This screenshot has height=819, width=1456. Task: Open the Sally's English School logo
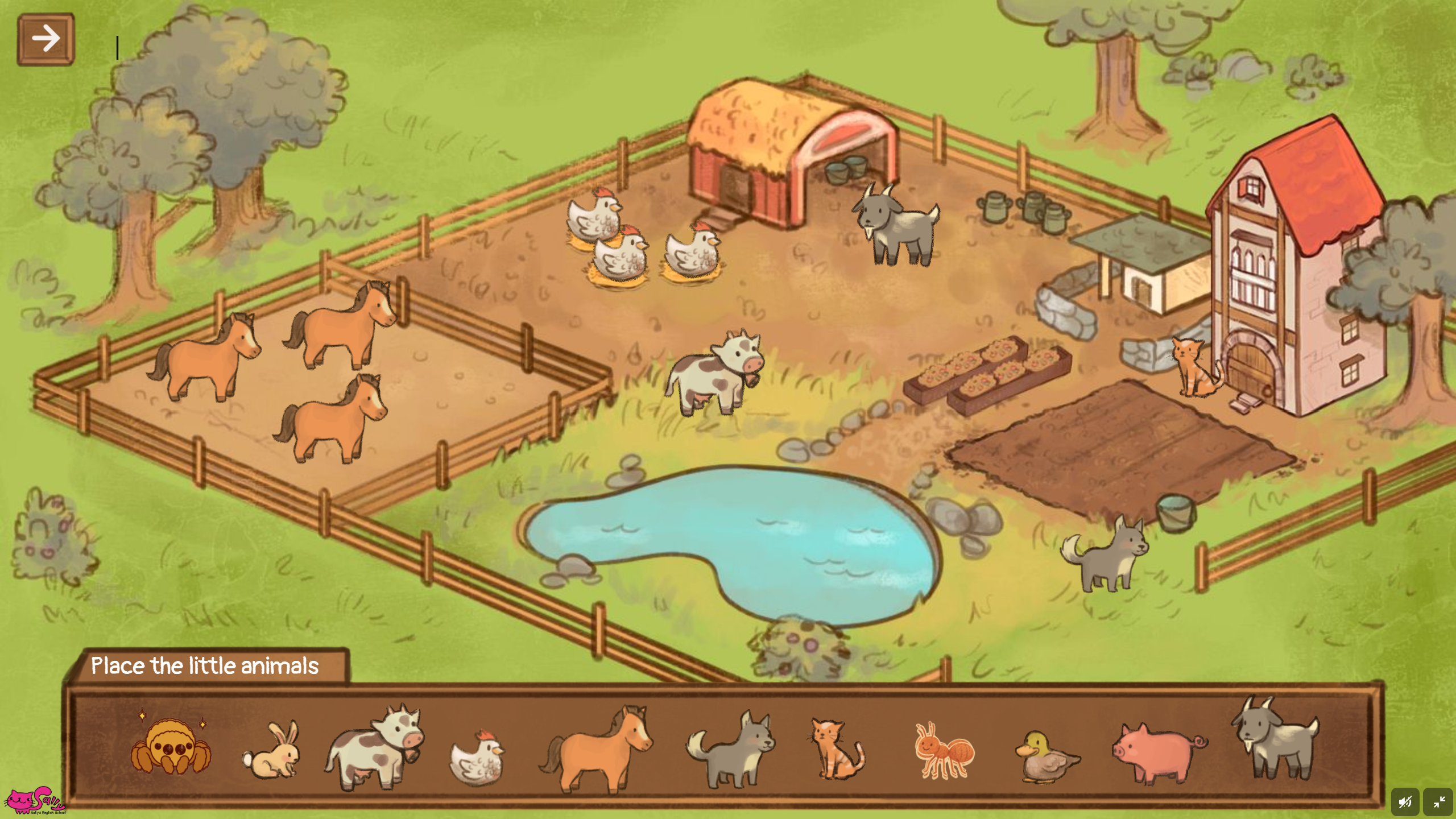[x=34, y=801]
